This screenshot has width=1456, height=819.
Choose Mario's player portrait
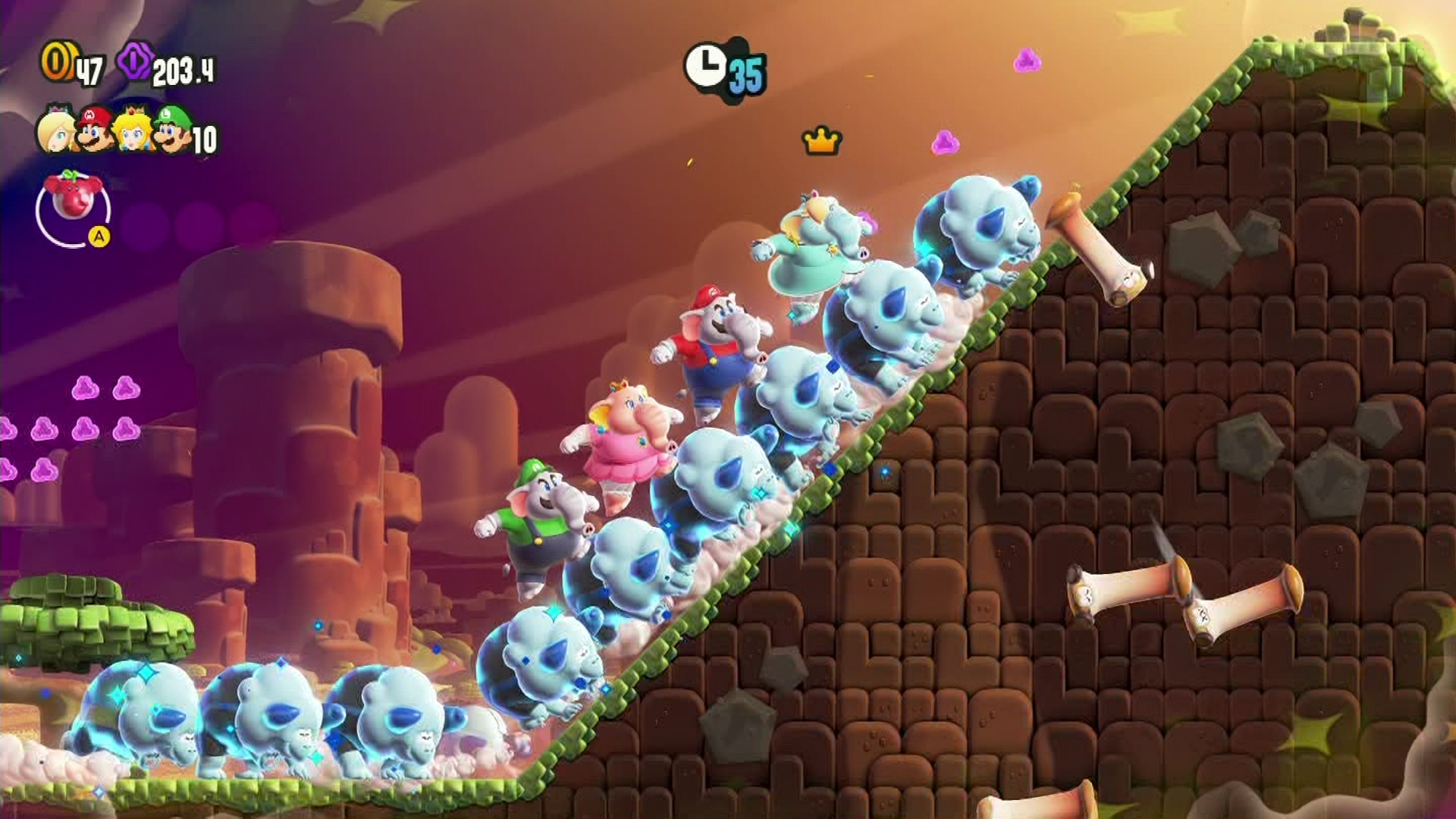(95, 130)
